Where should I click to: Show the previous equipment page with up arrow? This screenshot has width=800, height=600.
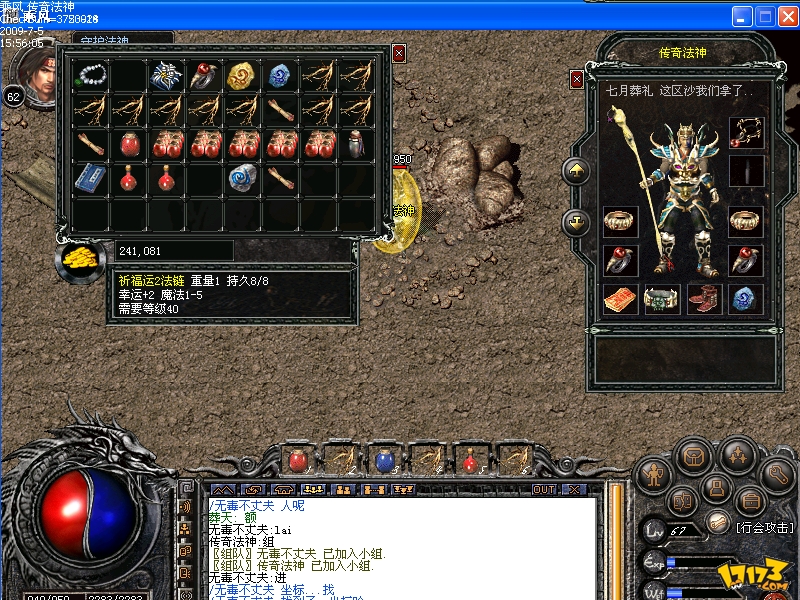pyautogui.click(x=577, y=171)
